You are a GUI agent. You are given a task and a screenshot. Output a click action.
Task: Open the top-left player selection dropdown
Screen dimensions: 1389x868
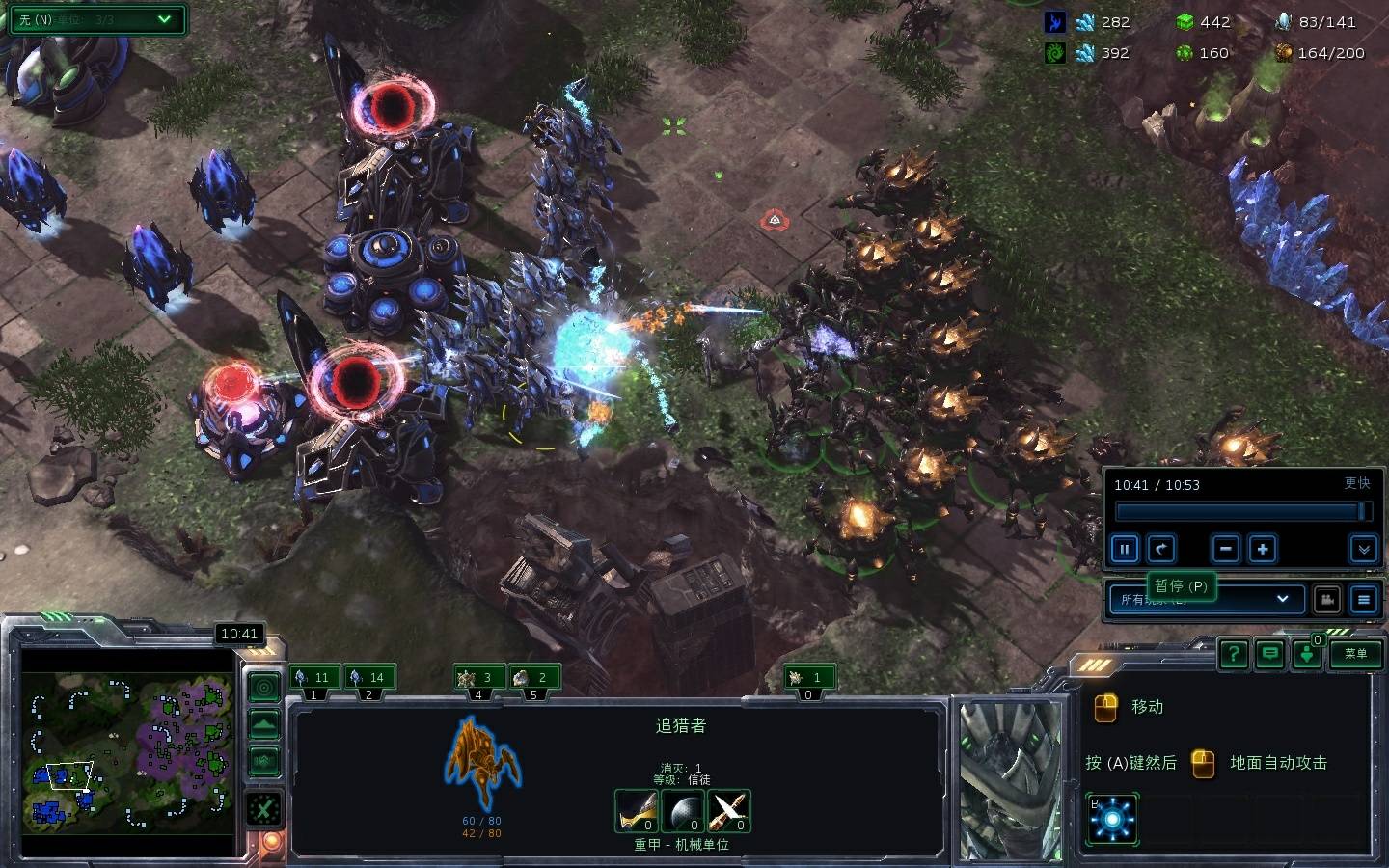click(x=96, y=19)
